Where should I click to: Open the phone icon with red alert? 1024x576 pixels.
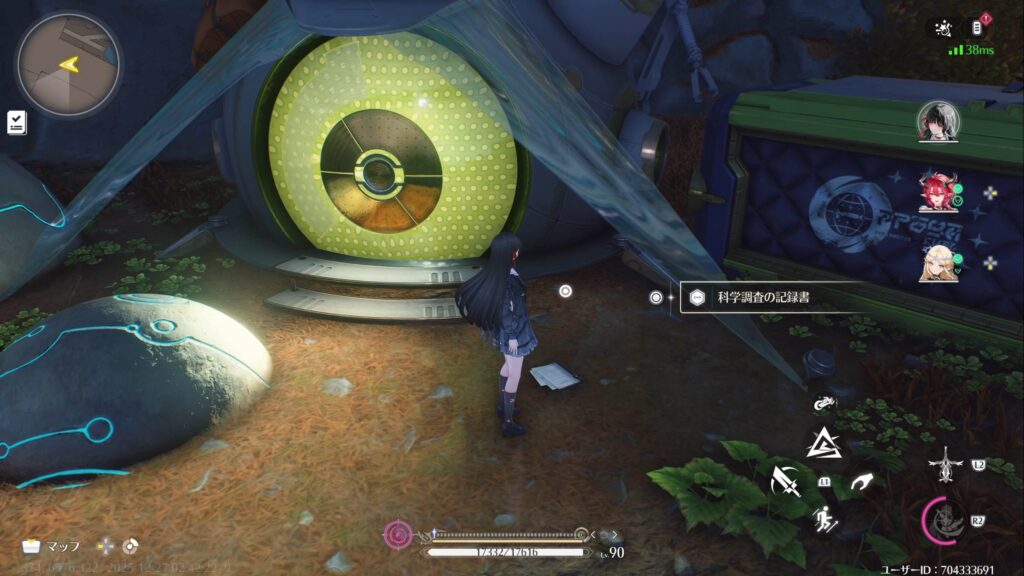(x=981, y=28)
